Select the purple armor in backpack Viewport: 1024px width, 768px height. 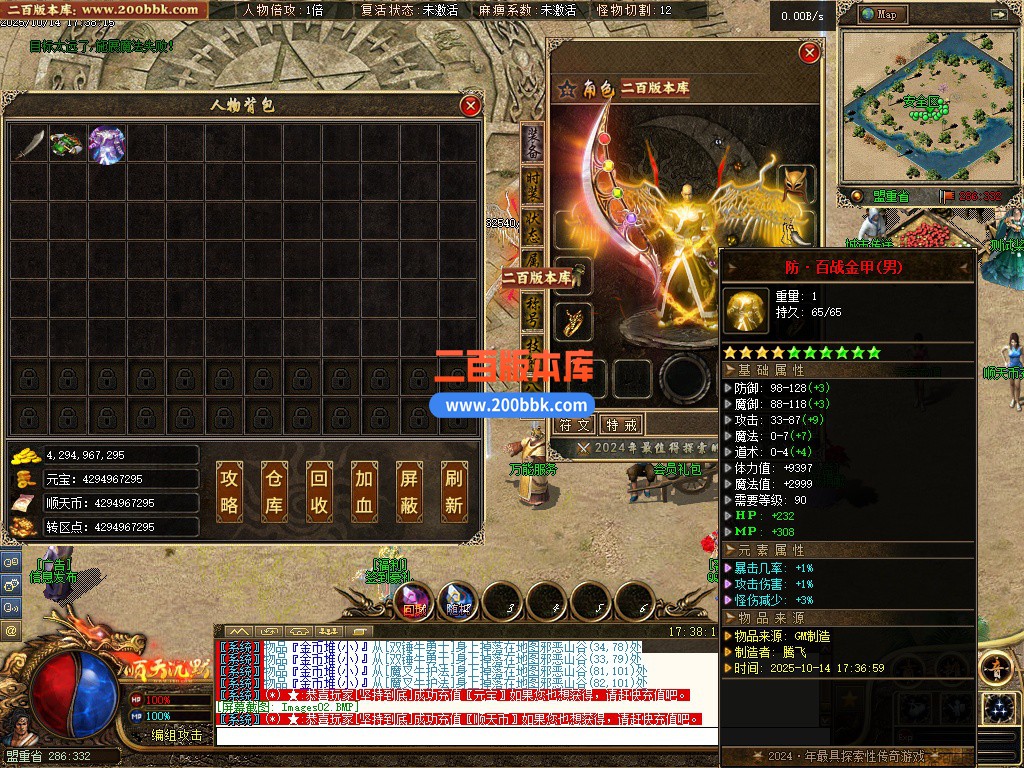(x=107, y=145)
